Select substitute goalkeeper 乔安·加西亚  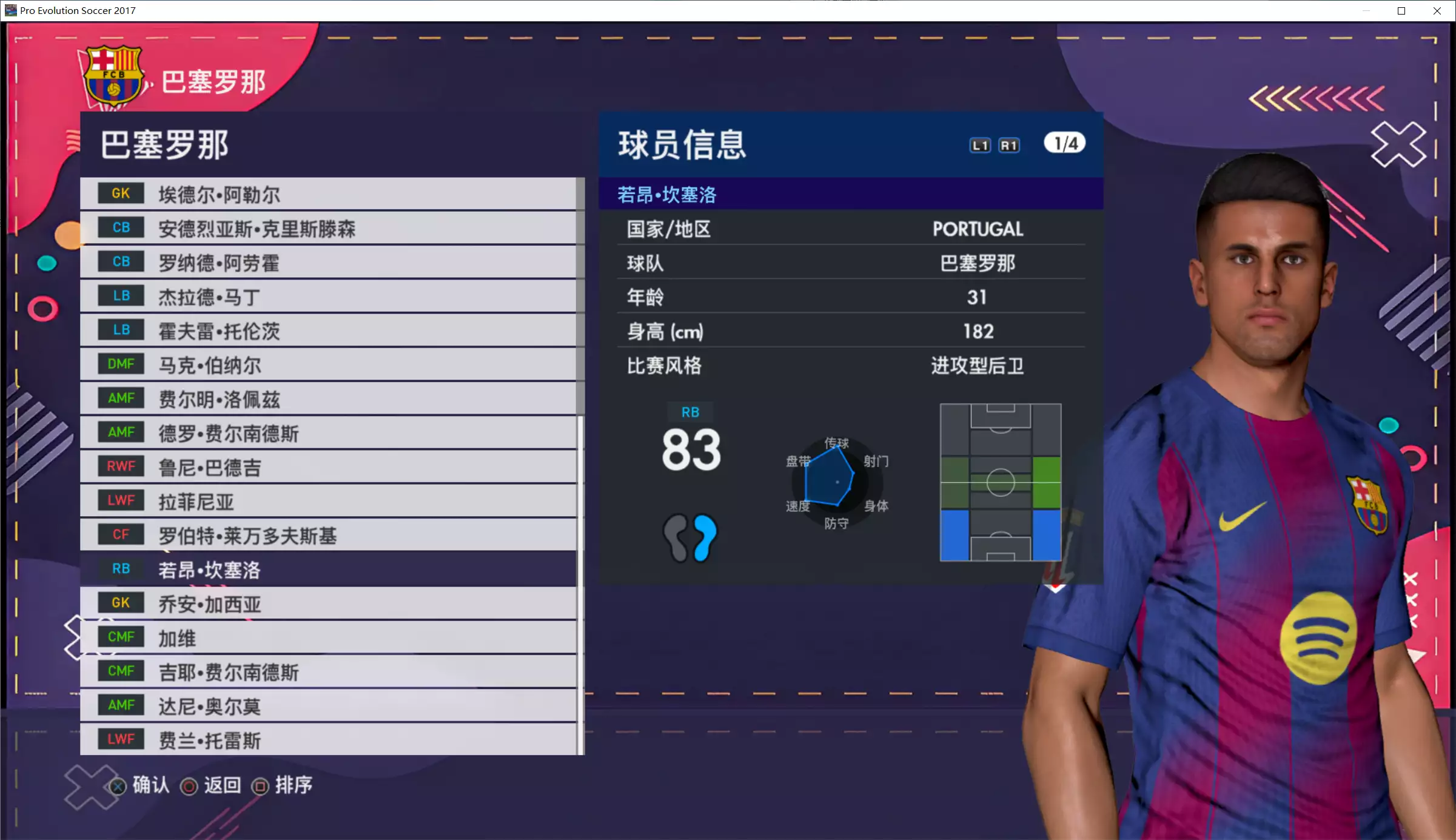[327, 603]
